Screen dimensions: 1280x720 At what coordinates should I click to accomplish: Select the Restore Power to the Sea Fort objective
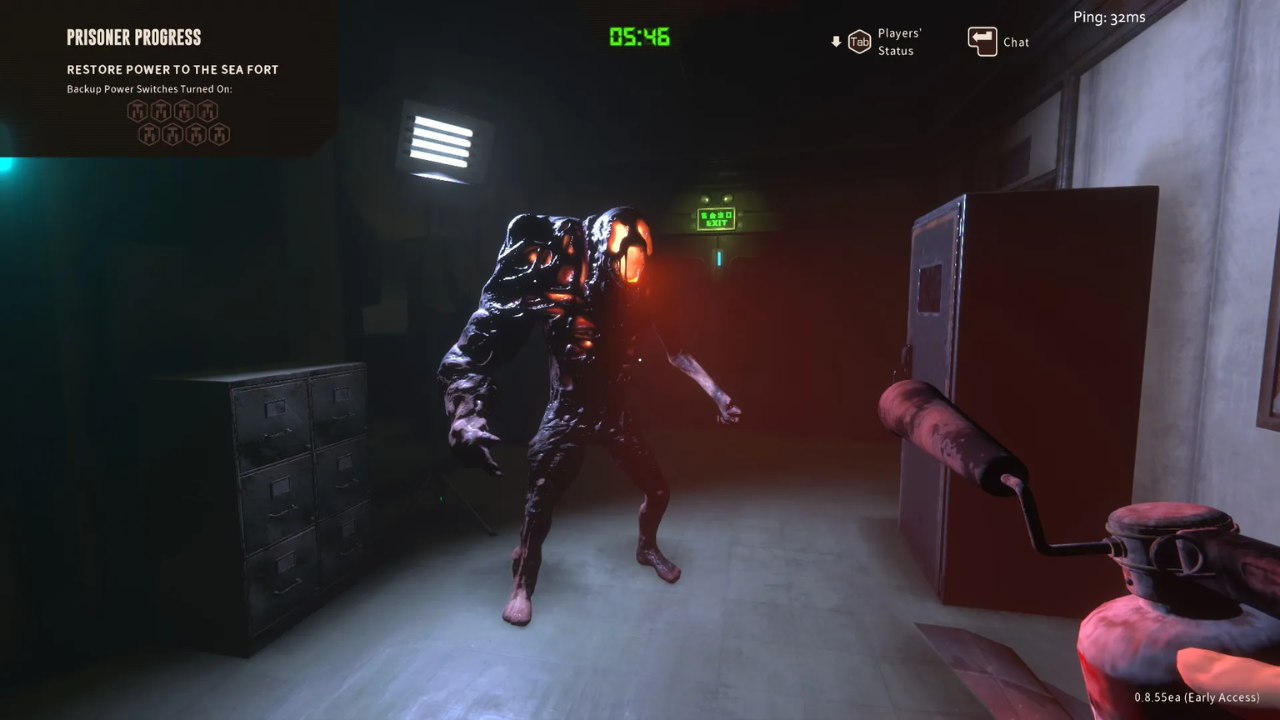tap(172, 70)
